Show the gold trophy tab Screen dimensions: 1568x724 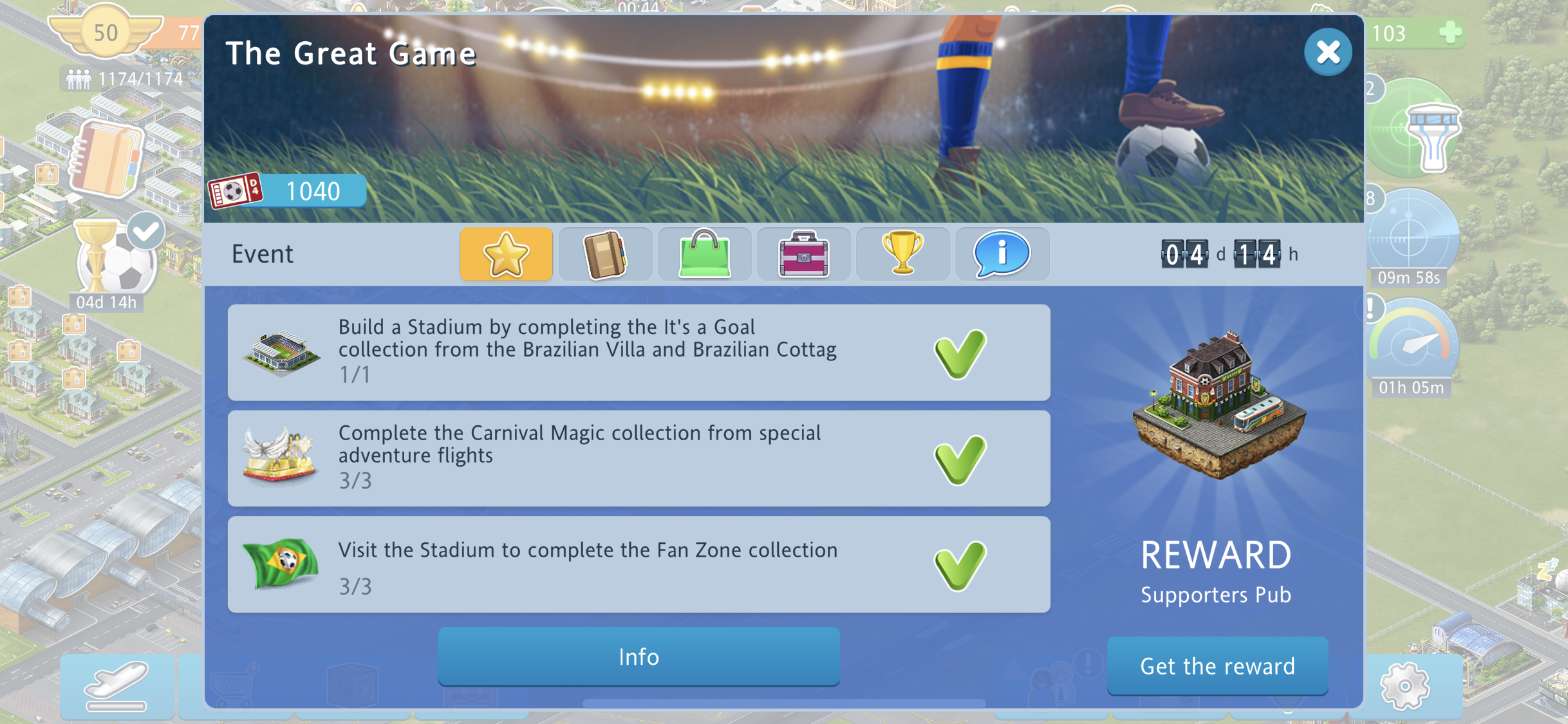point(902,254)
